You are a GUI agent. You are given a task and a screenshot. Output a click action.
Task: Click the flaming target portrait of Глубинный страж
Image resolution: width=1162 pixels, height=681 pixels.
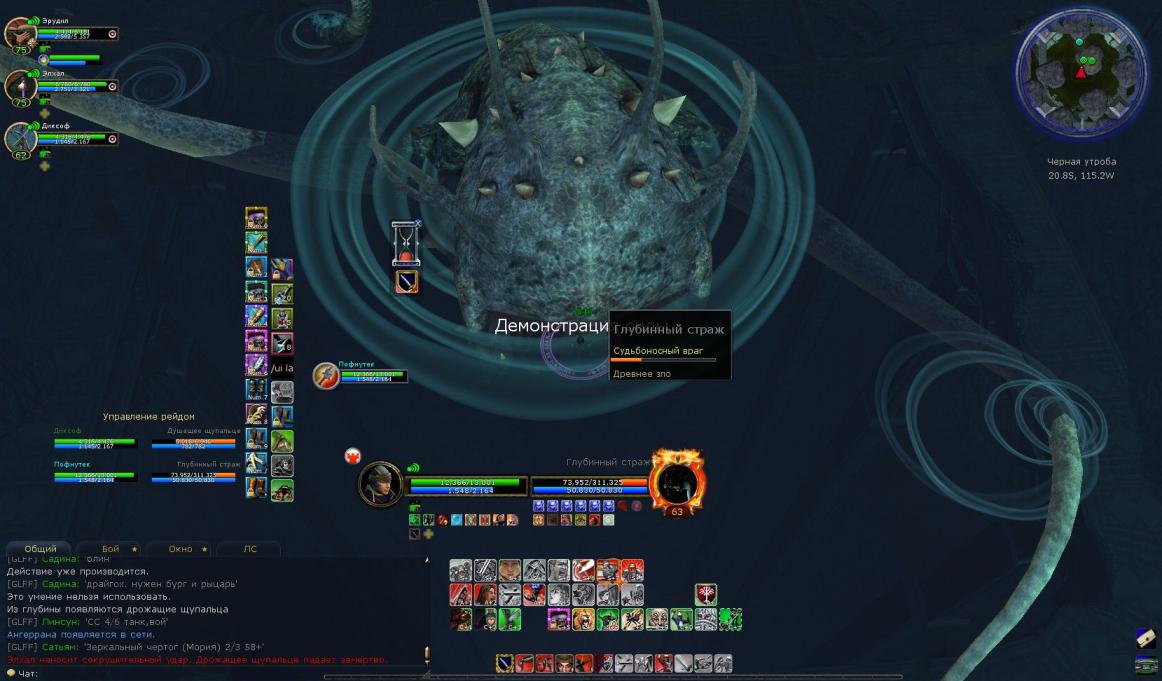(x=677, y=481)
